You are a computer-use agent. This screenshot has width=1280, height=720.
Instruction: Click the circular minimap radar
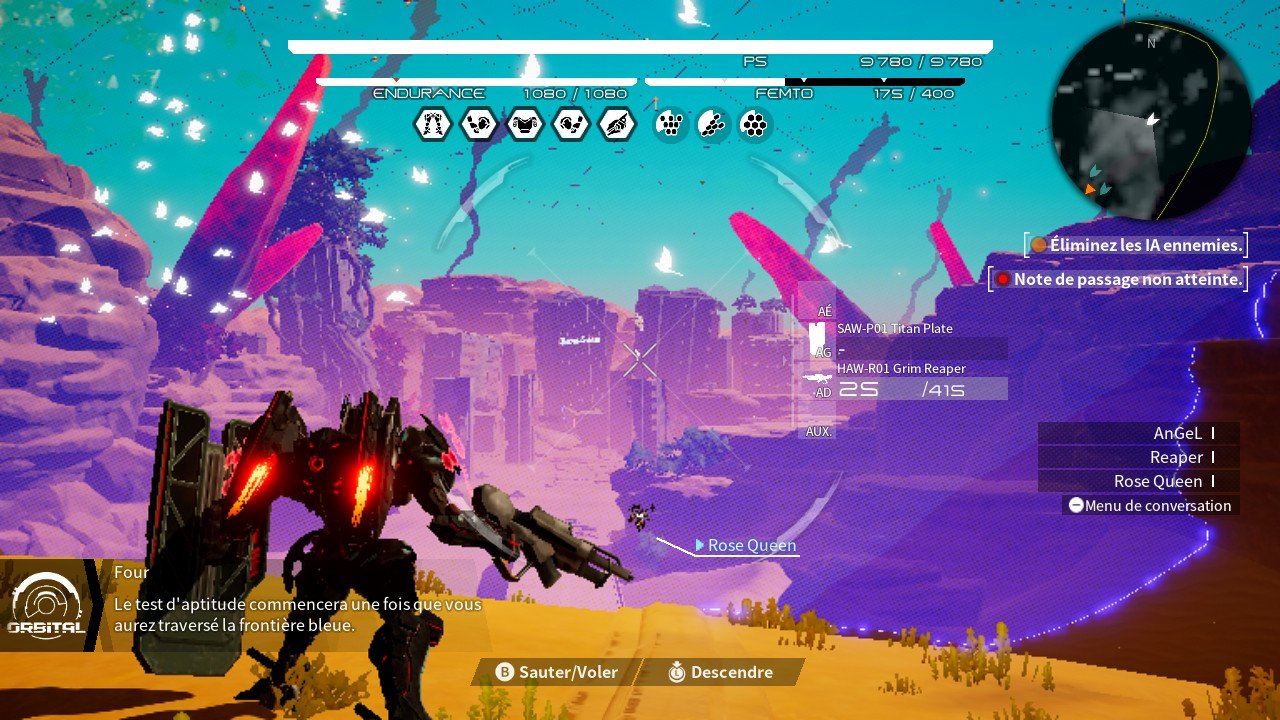pyautogui.click(x=1151, y=120)
